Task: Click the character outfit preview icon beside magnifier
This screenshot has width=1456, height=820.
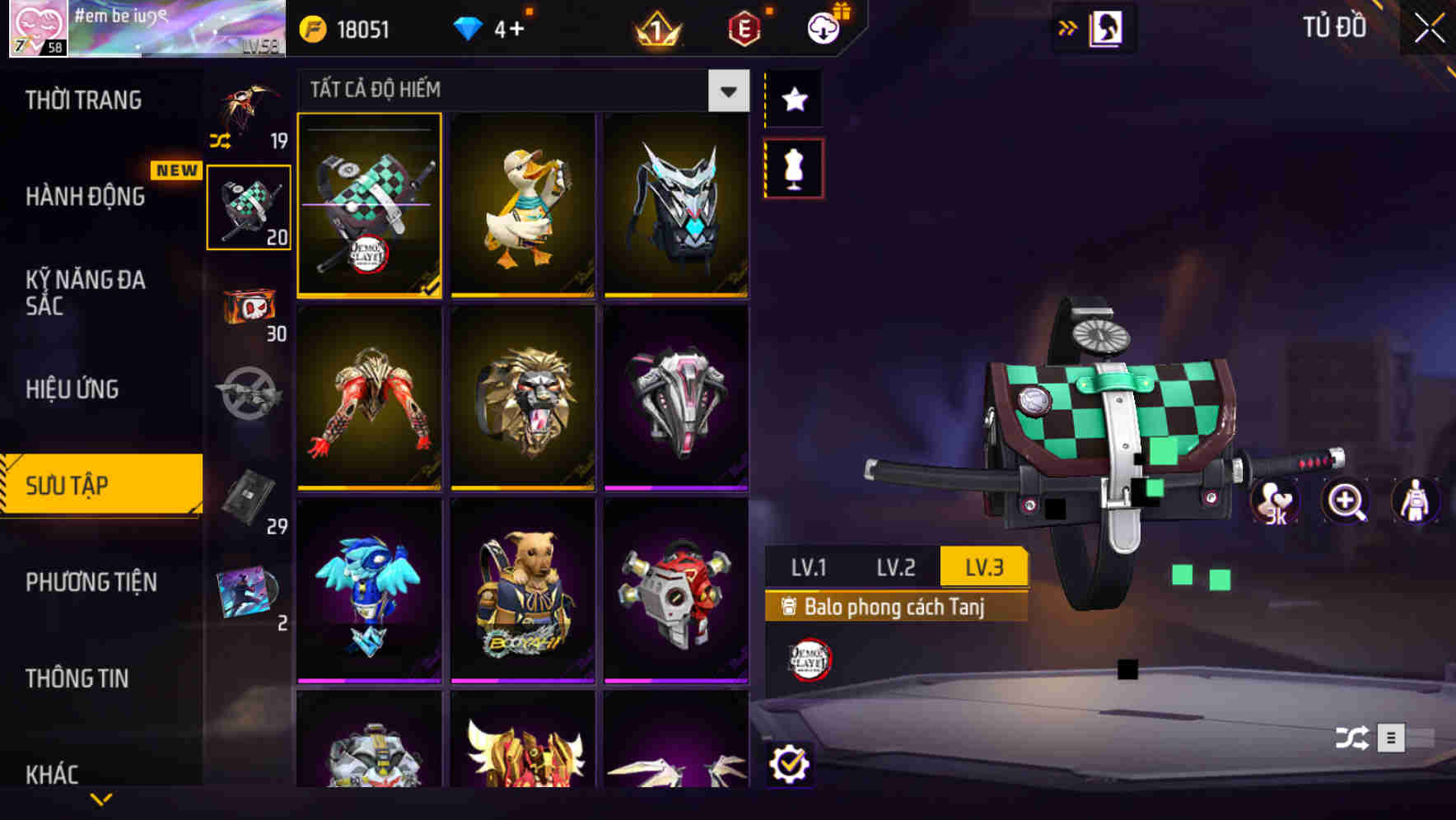Action: (1414, 501)
